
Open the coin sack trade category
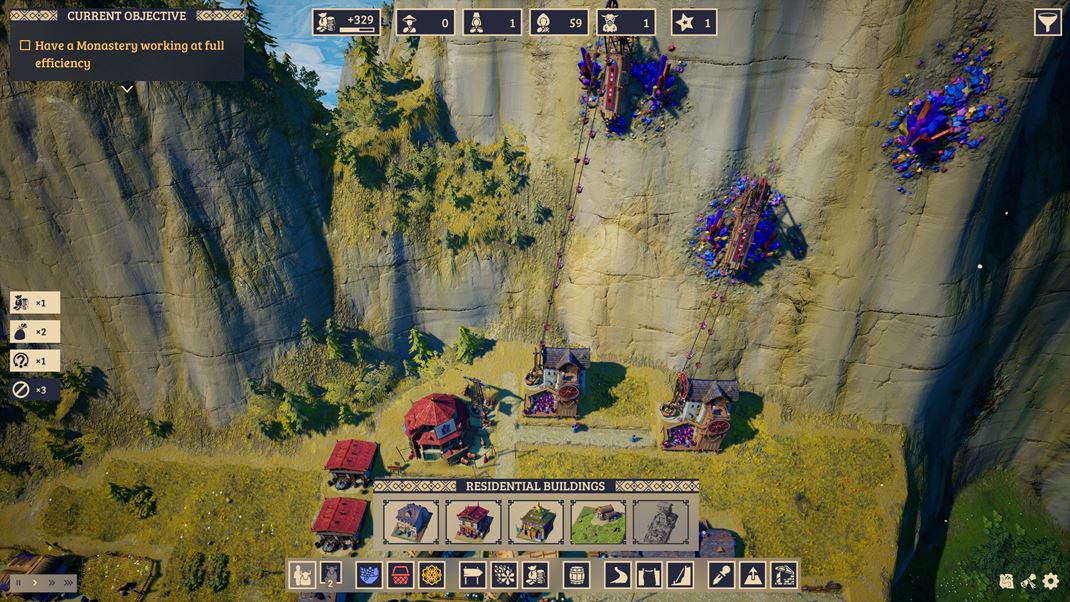click(535, 575)
